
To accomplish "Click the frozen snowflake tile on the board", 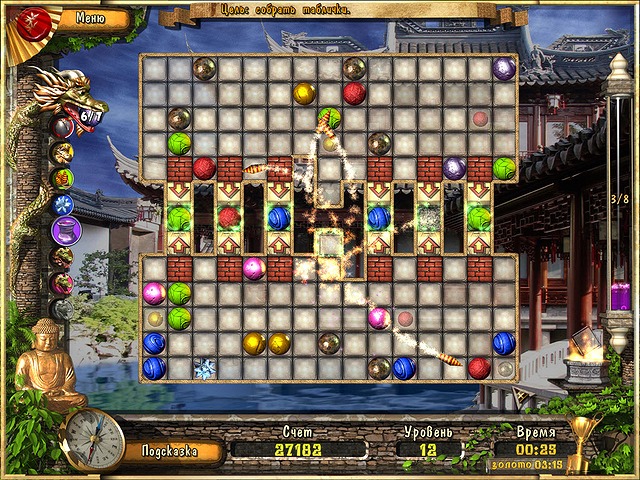I will pyautogui.click(x=204, y=368).
